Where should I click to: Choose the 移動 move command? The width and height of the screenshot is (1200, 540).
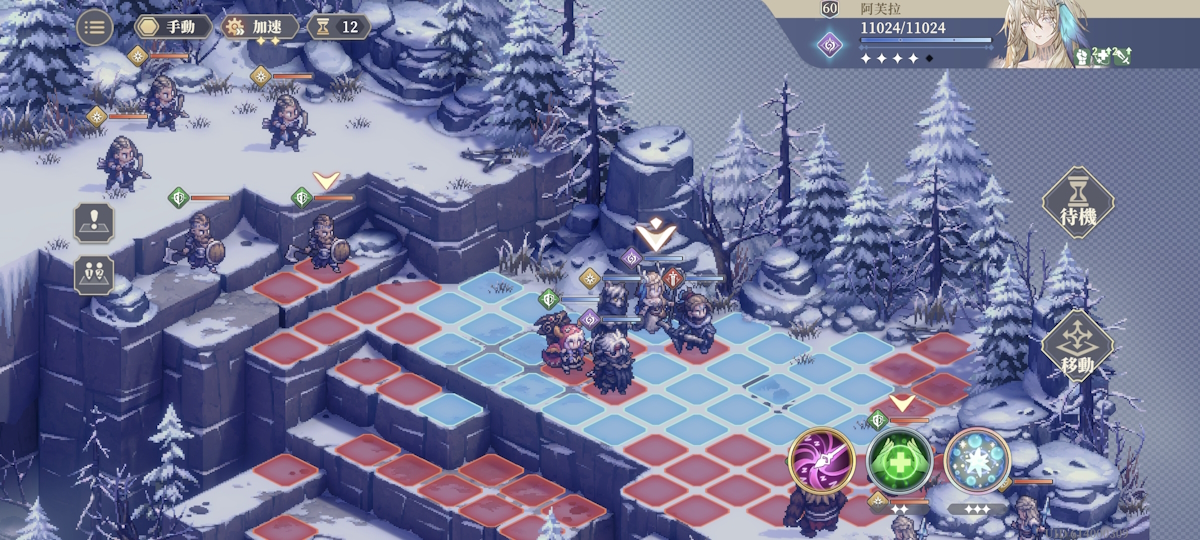point(1078,346)
